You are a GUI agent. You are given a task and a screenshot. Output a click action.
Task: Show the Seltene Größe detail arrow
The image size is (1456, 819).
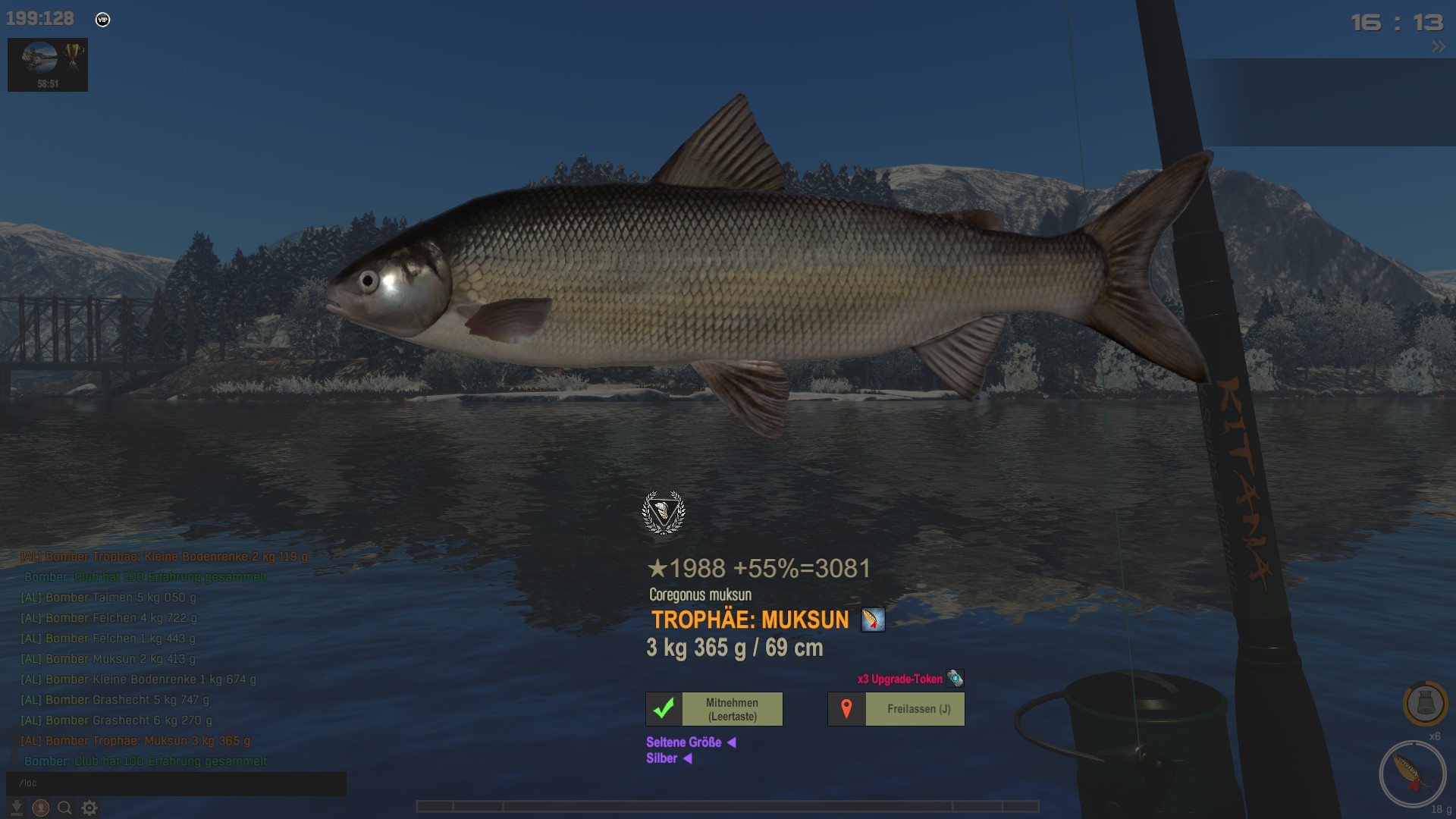pos(732,742)
